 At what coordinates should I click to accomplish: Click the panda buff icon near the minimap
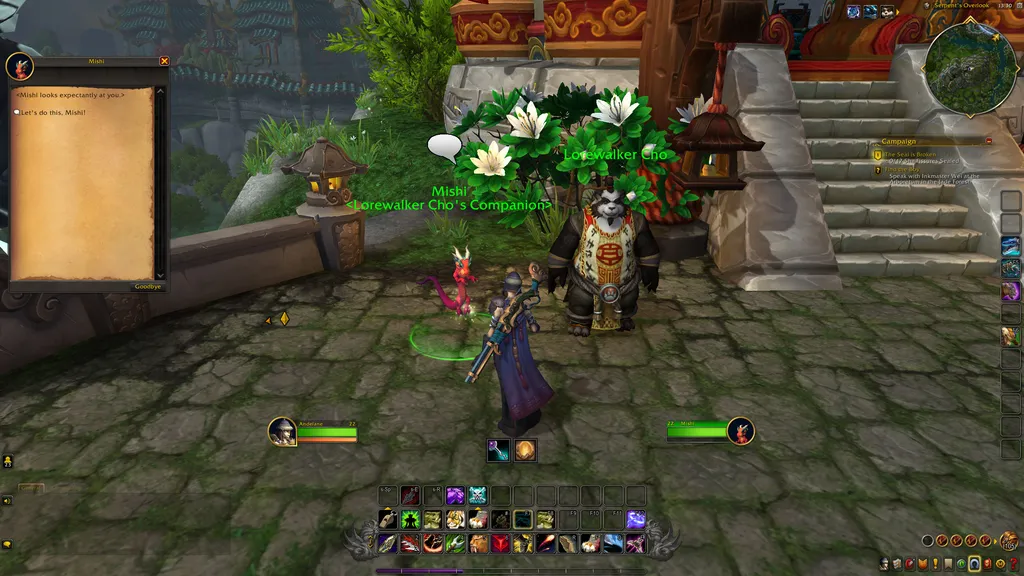tap(886, 12)
